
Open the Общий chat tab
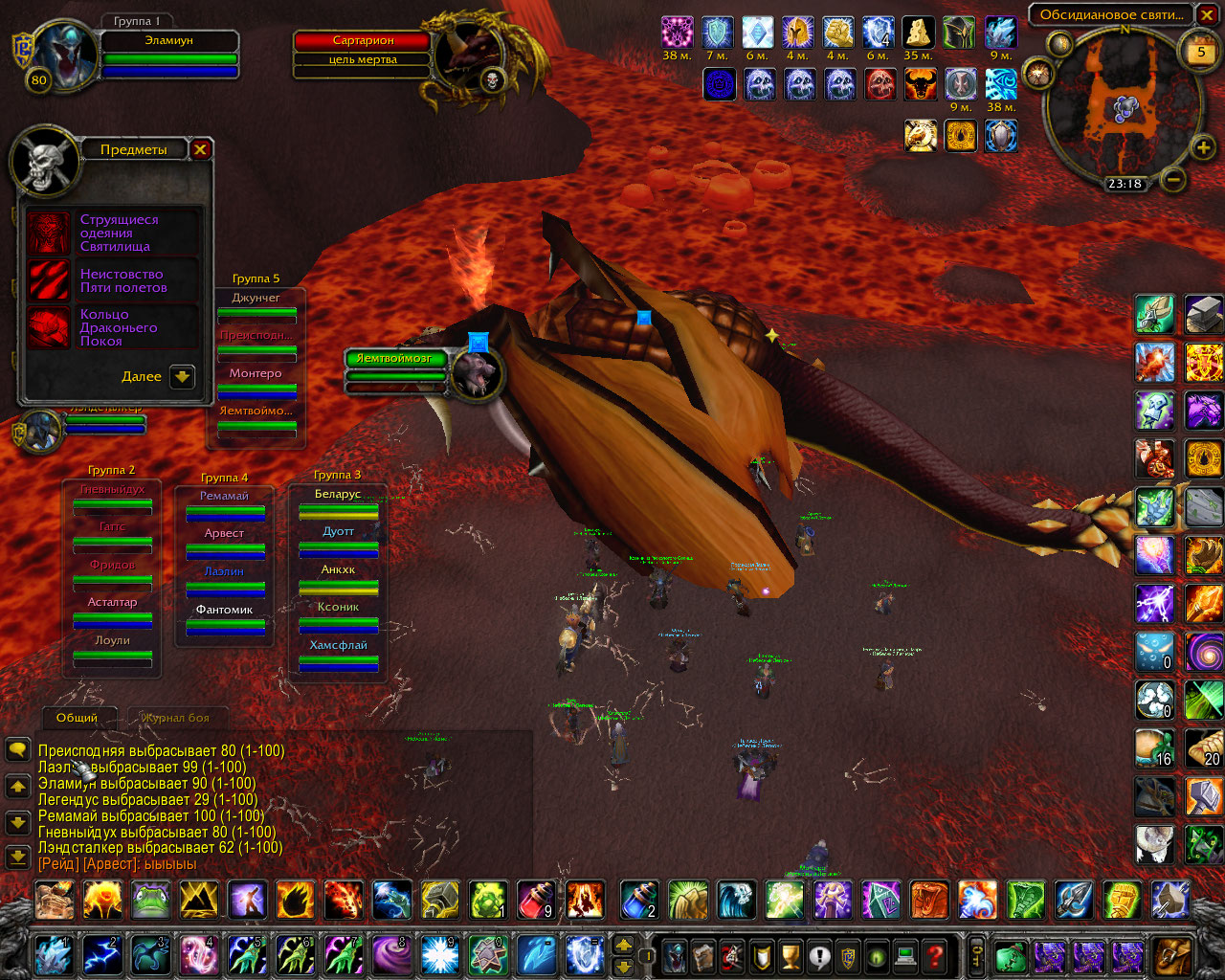point(77,718)
